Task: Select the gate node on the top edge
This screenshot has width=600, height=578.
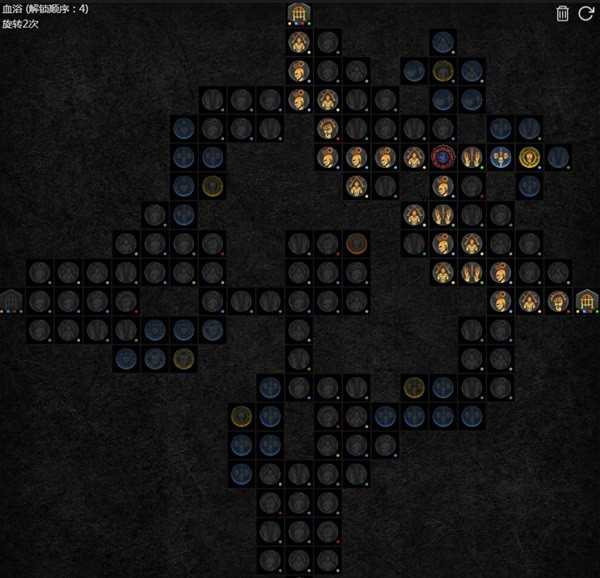Action: point(299,14)
